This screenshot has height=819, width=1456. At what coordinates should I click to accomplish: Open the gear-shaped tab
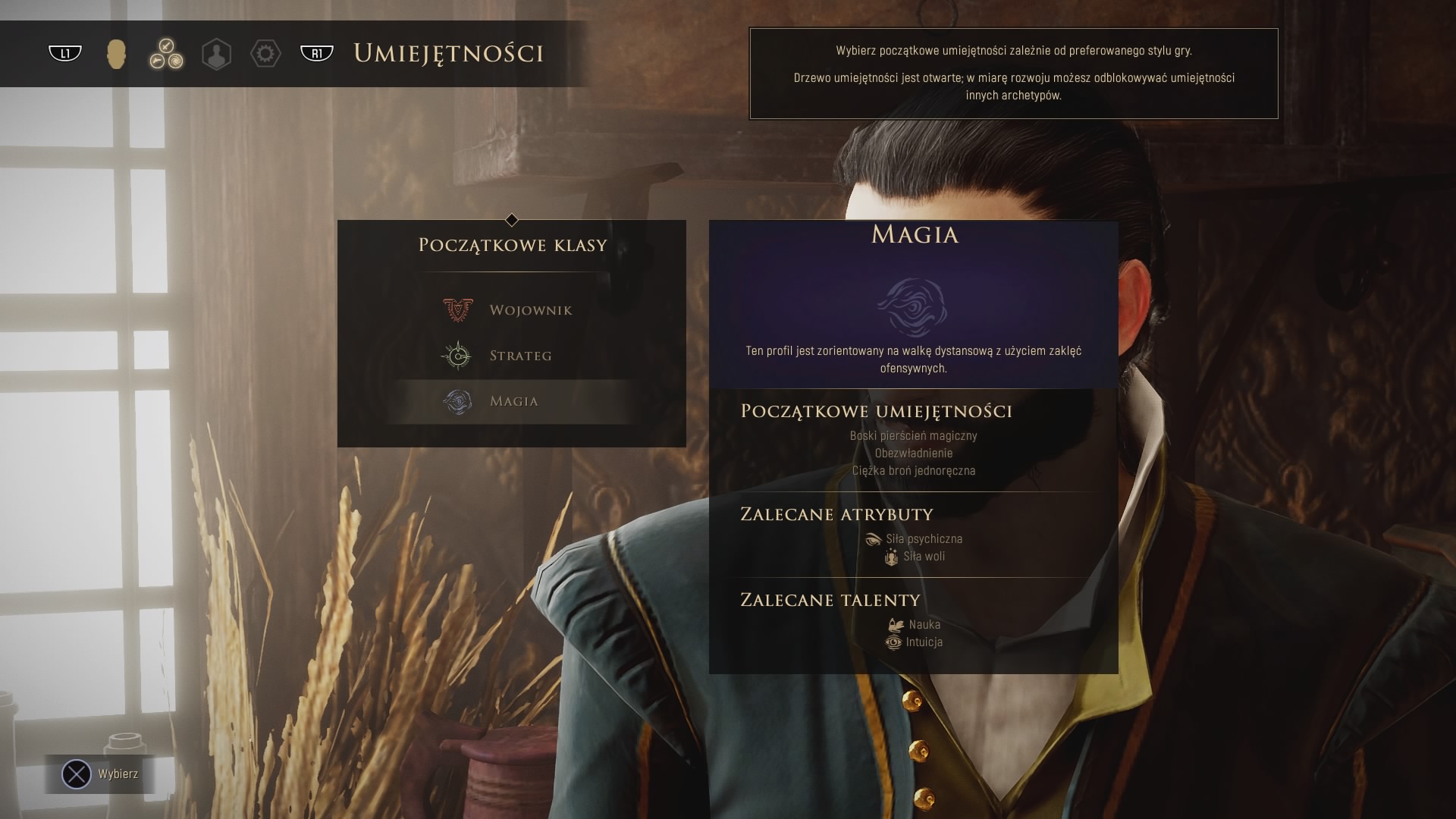click(x=265, y=54)
